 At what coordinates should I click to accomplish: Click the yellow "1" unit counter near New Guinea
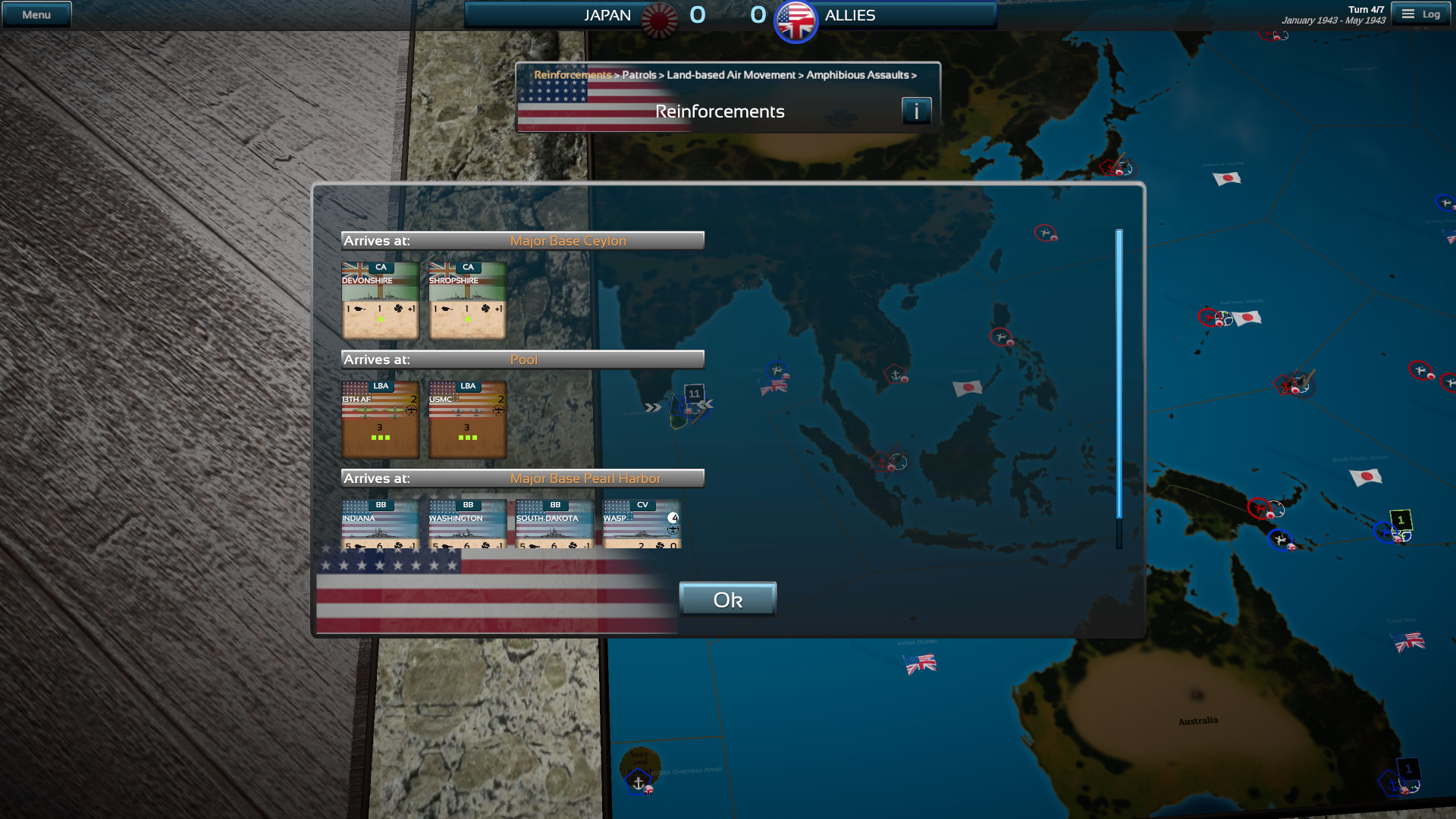[1400, 519]
